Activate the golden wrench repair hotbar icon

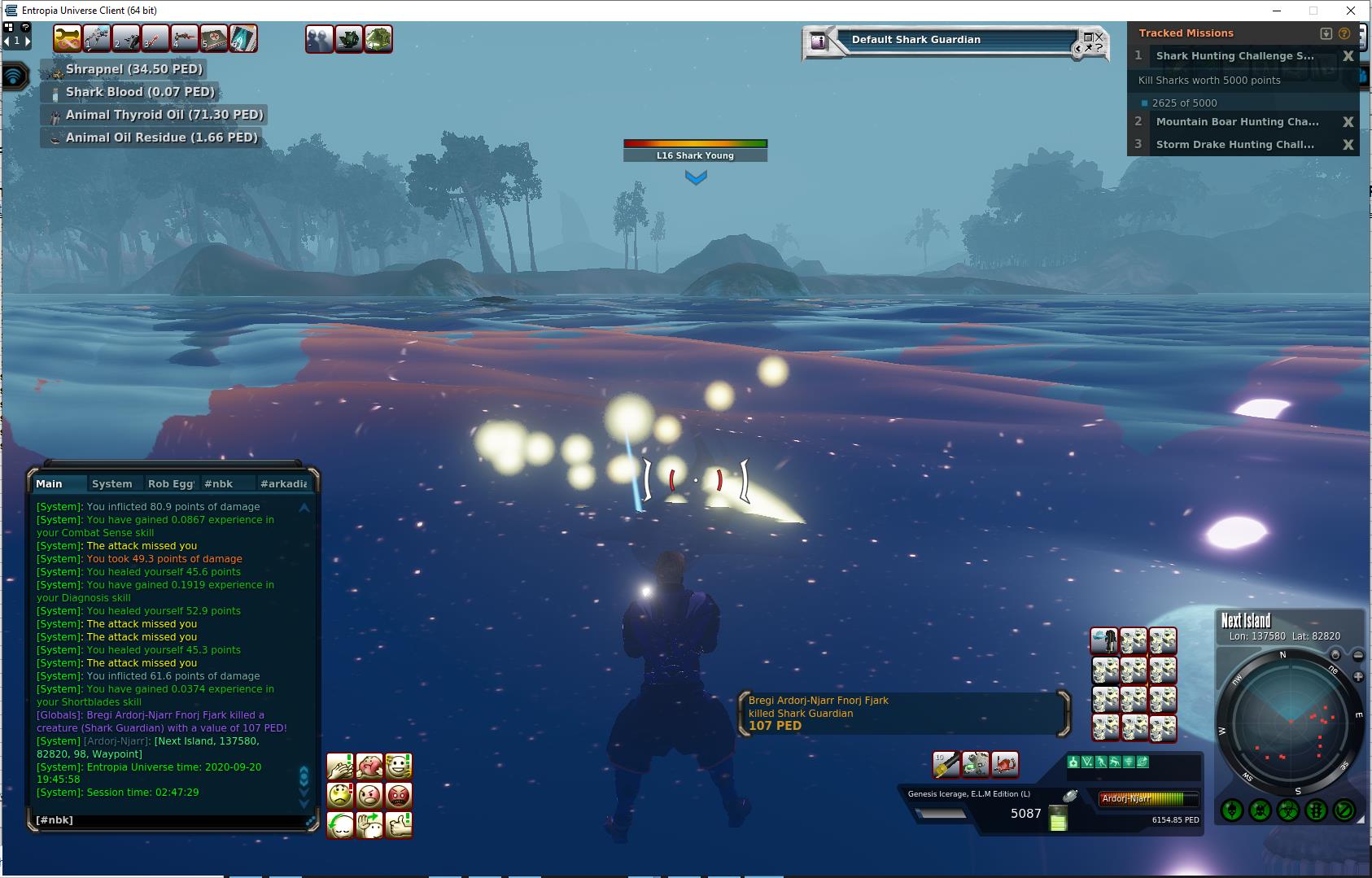[x=68, y=38]
